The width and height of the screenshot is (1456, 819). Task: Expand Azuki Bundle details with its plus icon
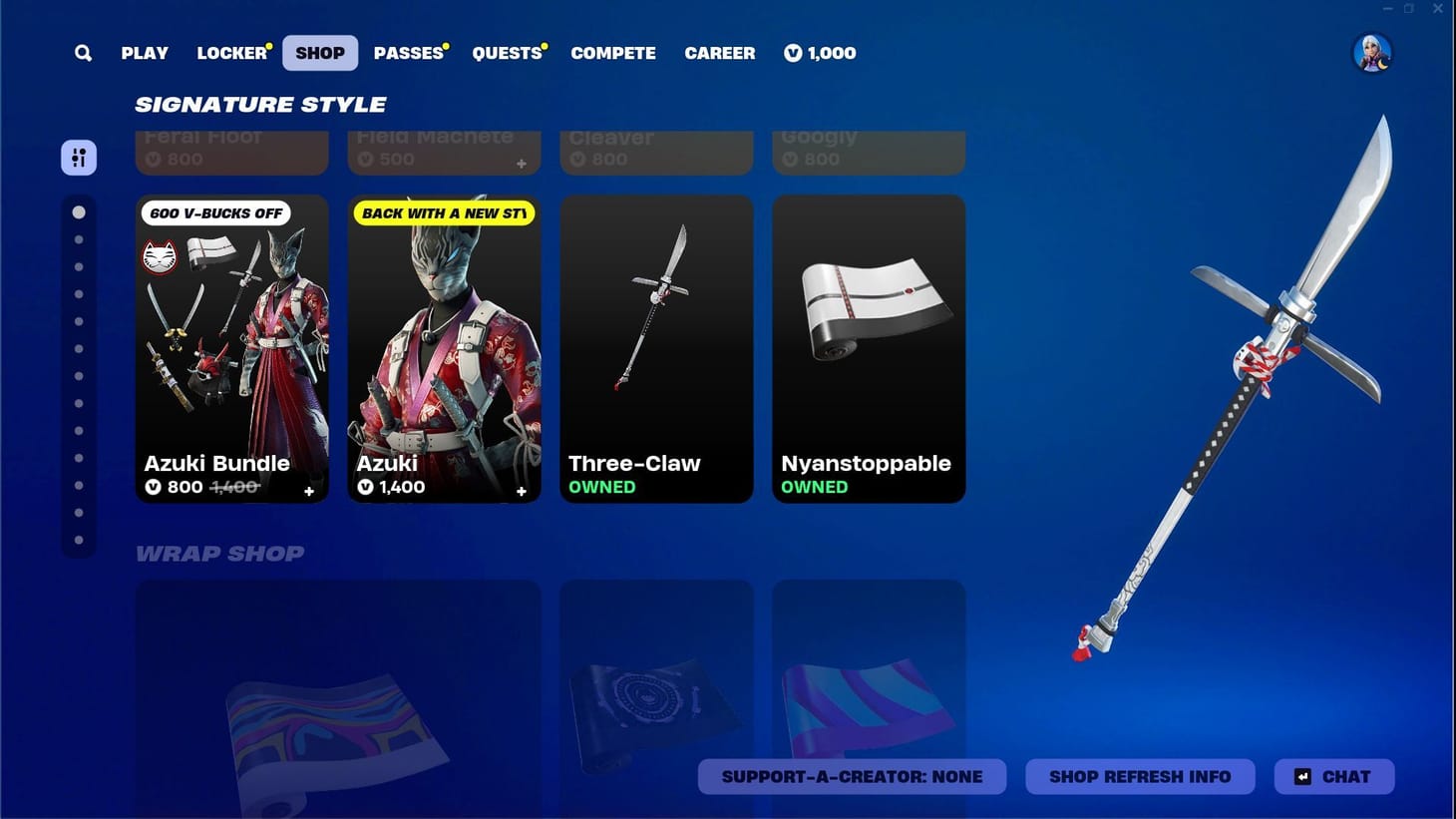click(309, 492)
